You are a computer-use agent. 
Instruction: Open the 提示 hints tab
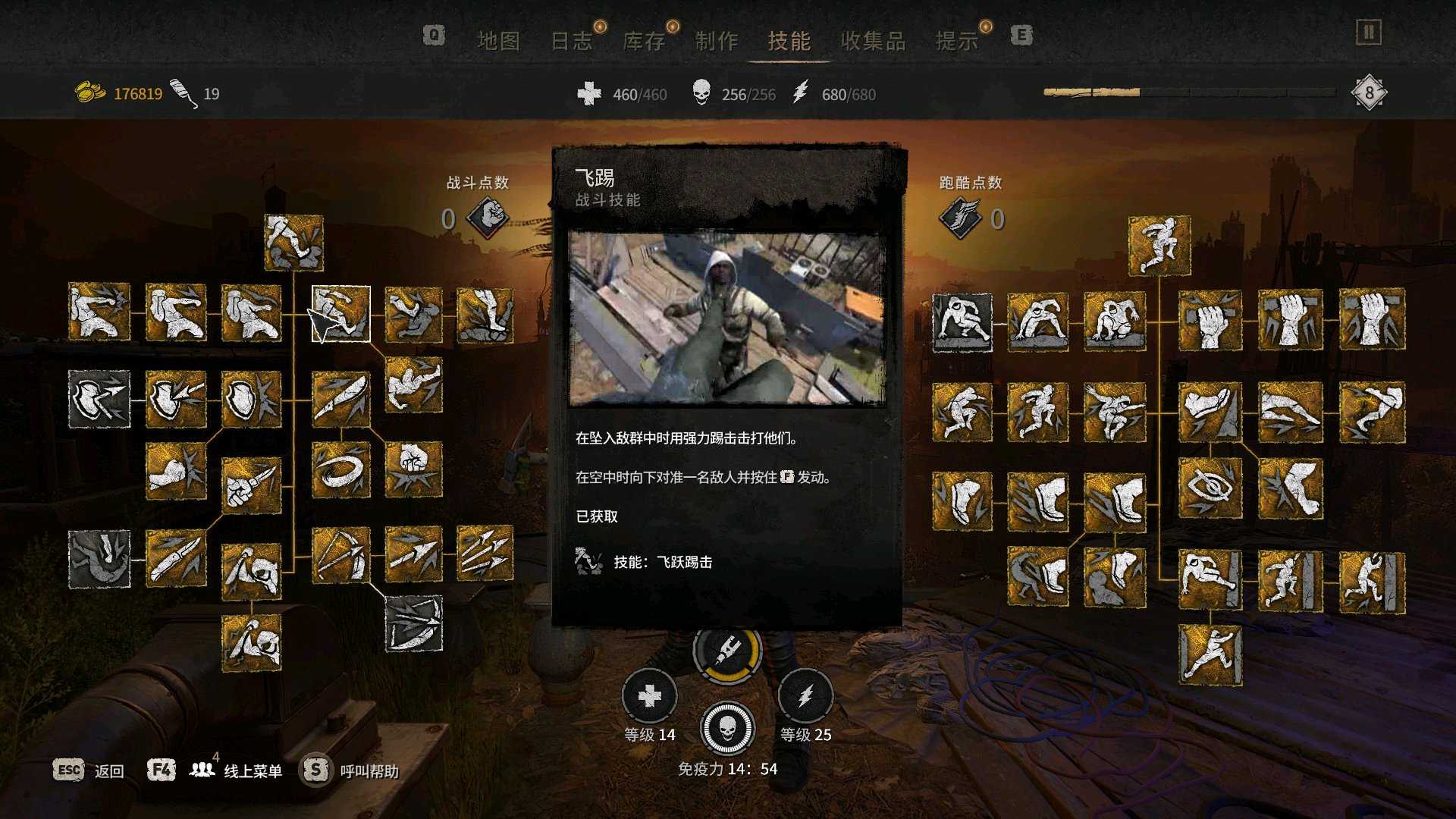tap(957, 41)
